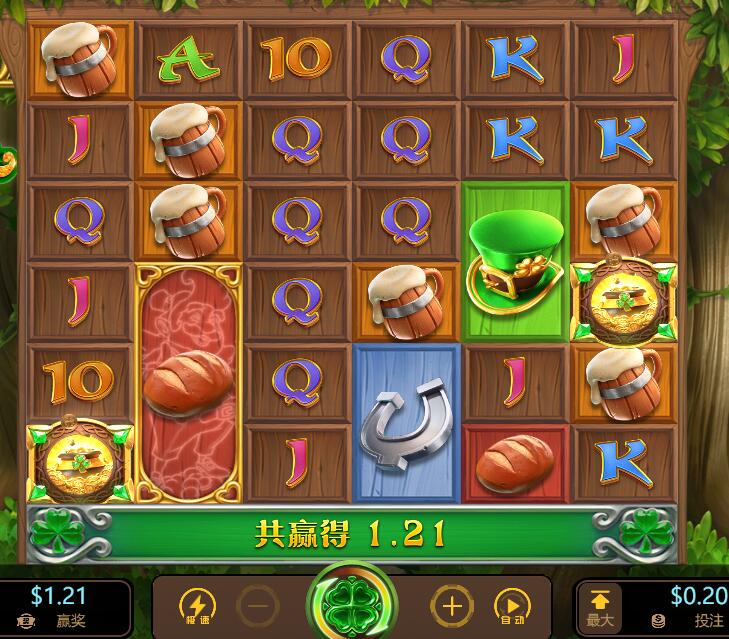Open the $0.20 bet amount panel
The width and height of the screenshot is (729, 639).
[690, 606]
